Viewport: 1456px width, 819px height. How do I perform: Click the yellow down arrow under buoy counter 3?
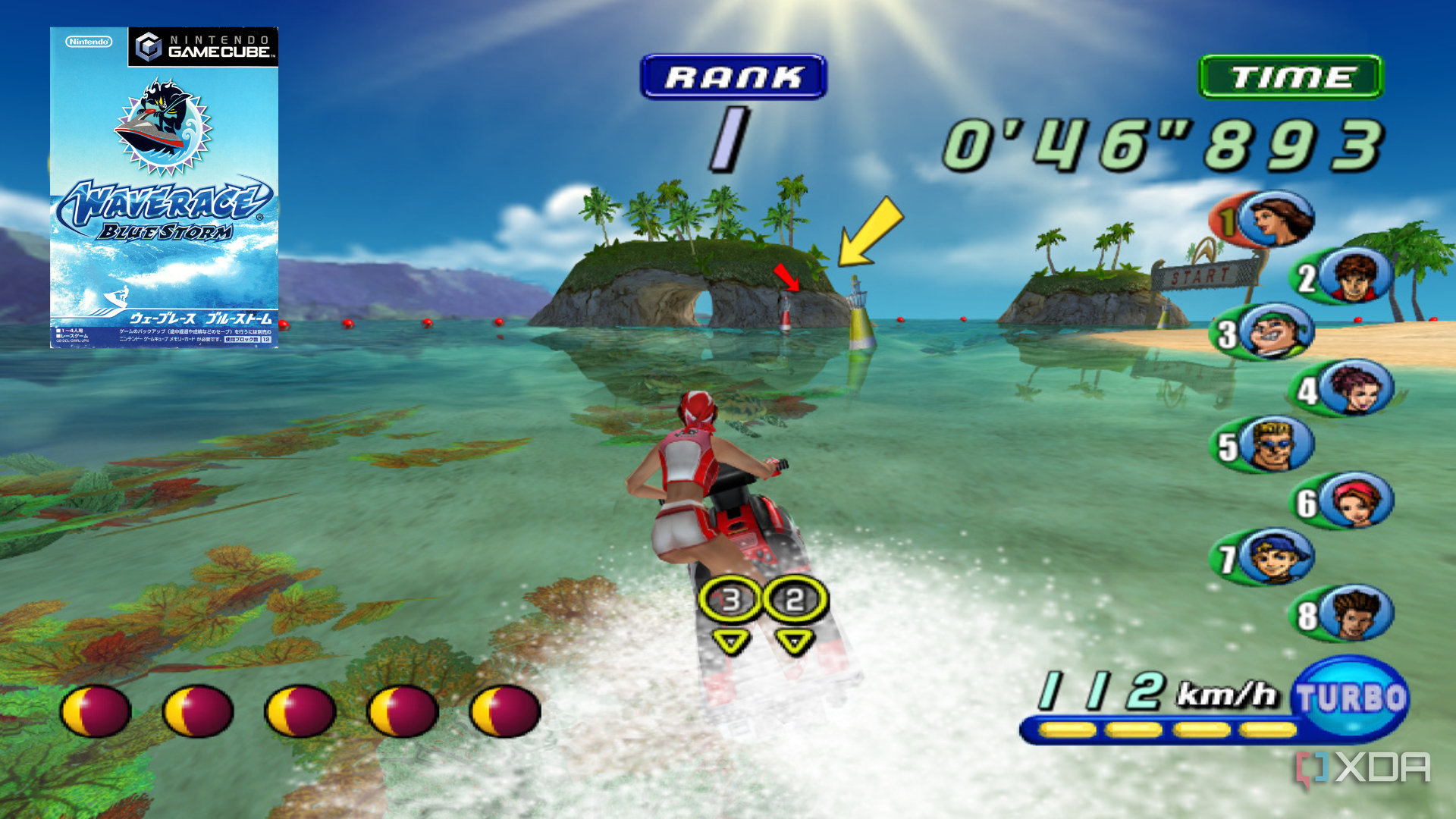pos(729,641)
